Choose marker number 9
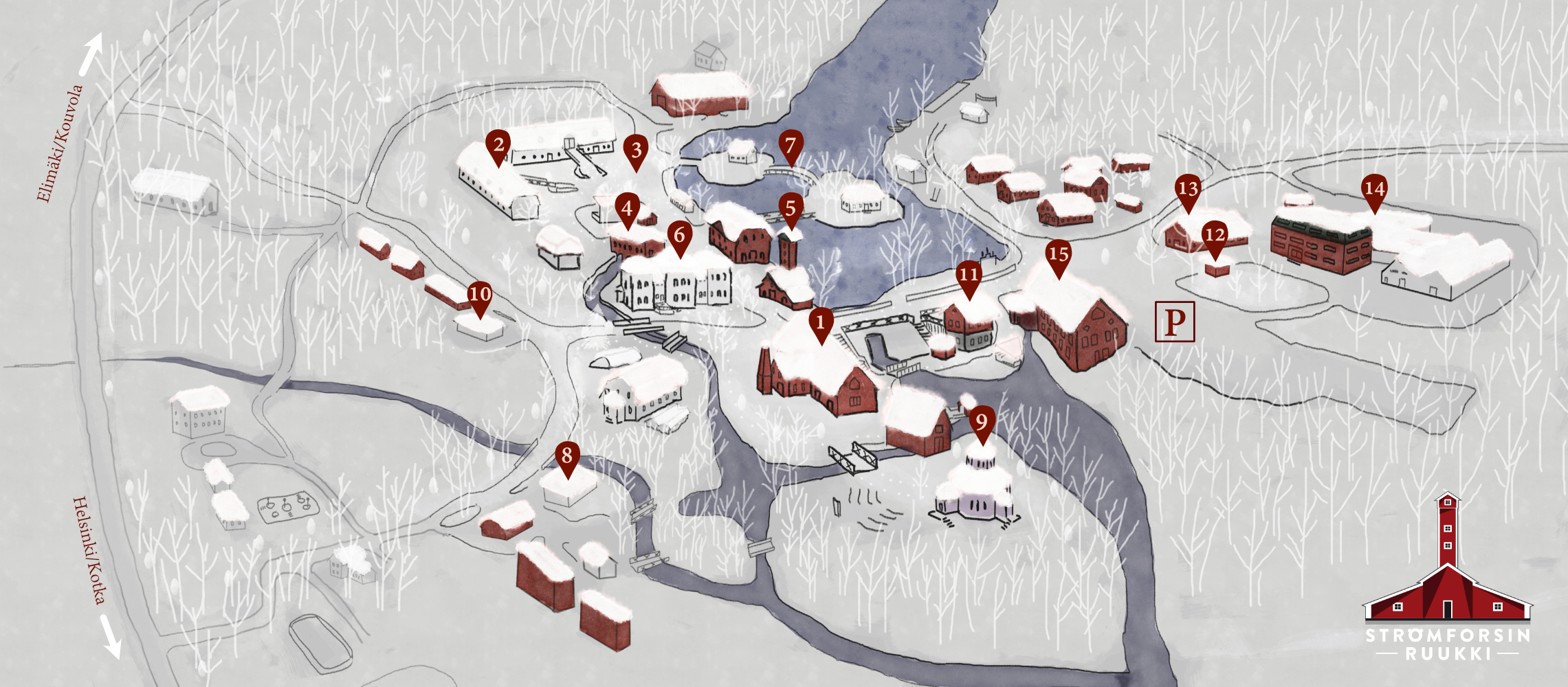1568x687 pixels. pyautogui.click(x=982, y=423)
